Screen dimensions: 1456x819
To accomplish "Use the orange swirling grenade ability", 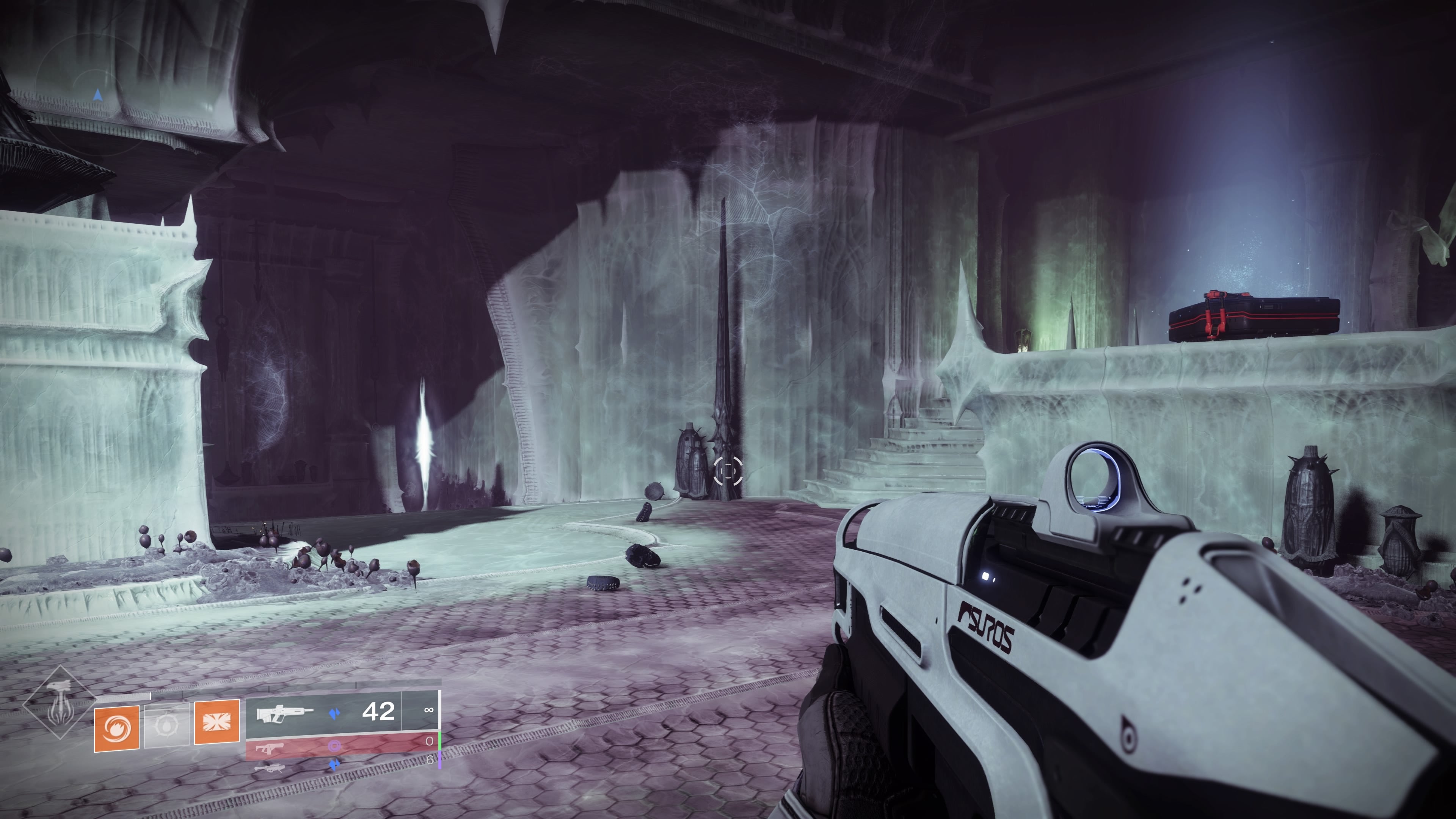I will click(x=117, y=728).
